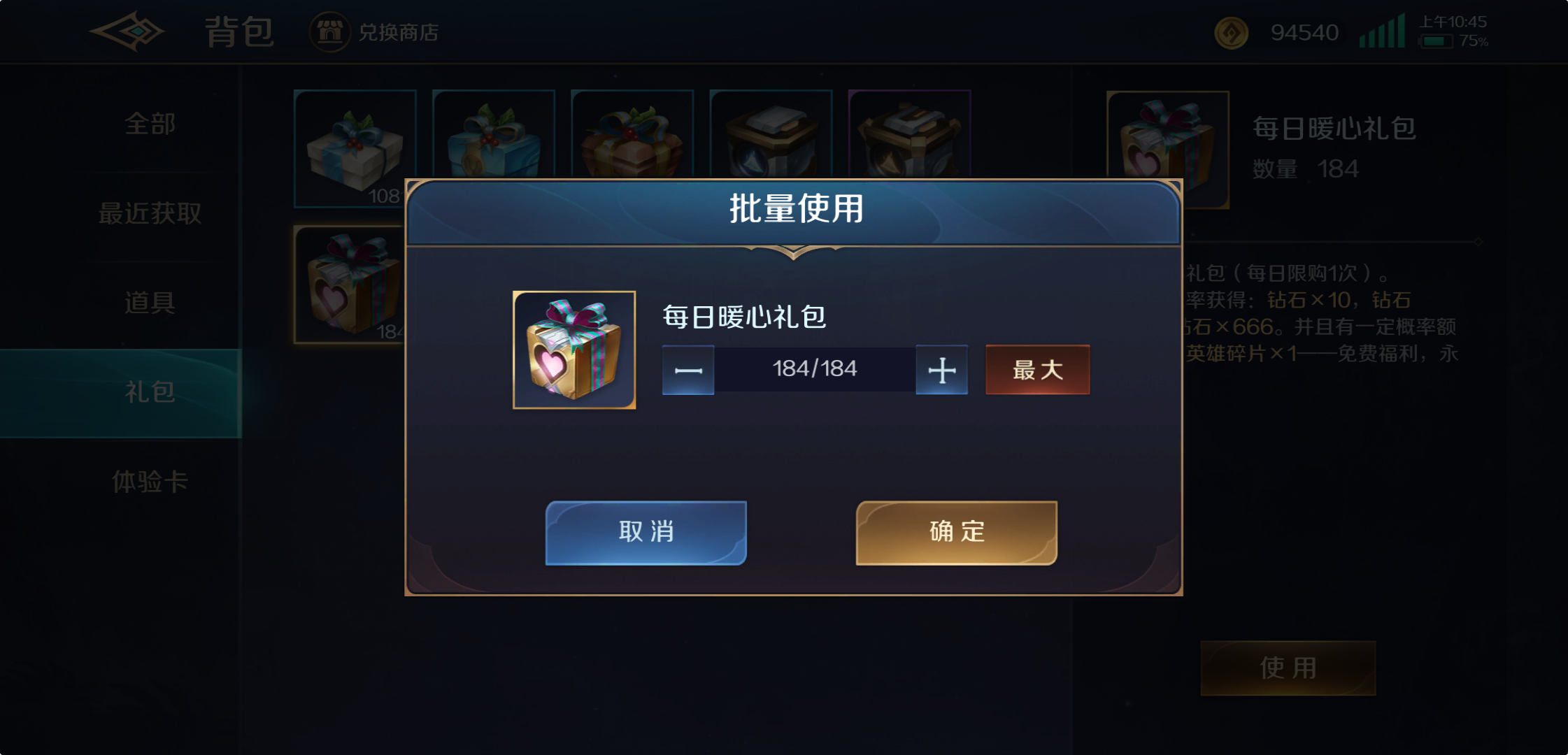
Task: Decrease quantity with the minus stepper
Action: (x=687, y=371)
